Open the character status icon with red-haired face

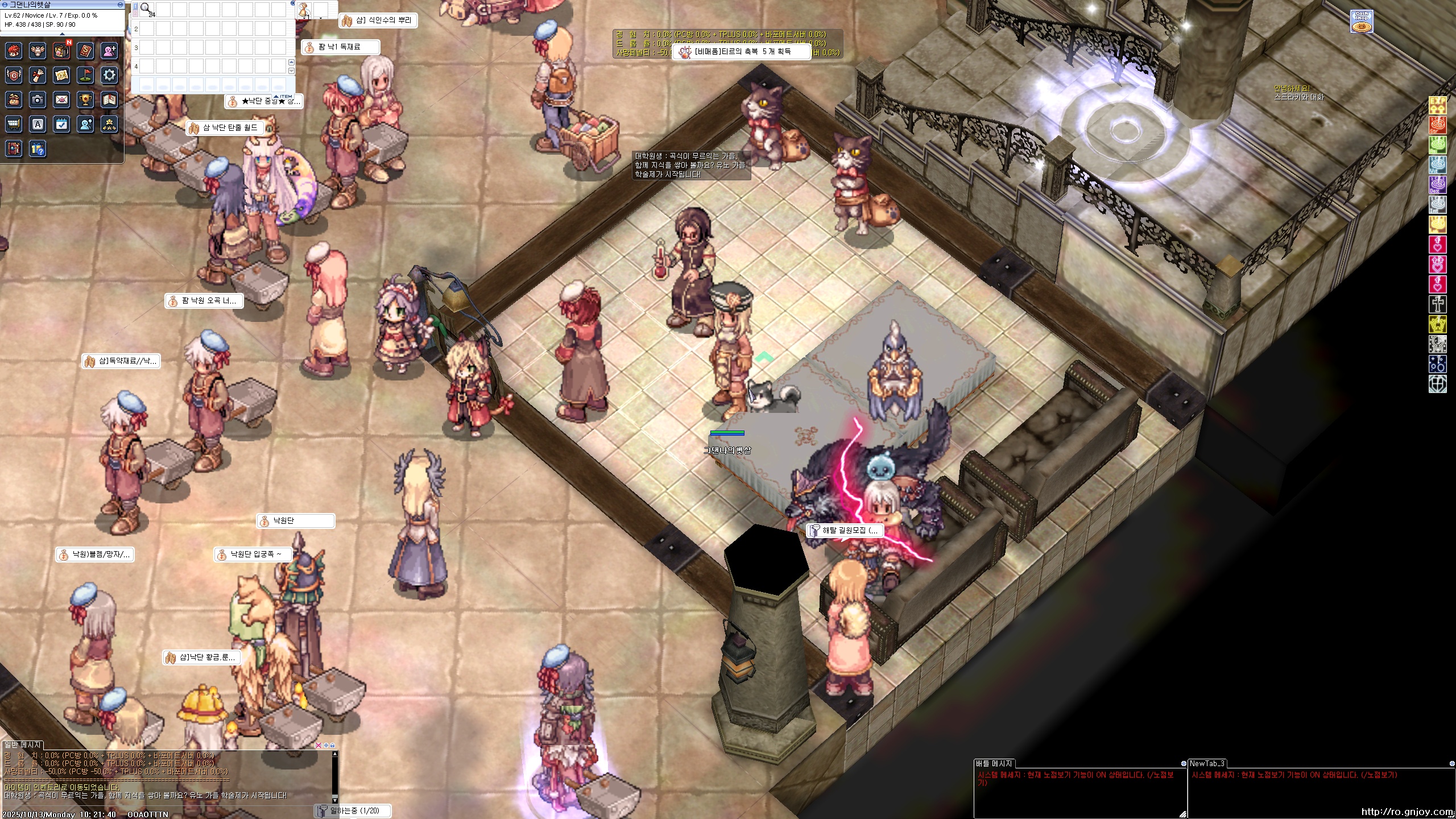pyautogui.click(x=14, y=51)
